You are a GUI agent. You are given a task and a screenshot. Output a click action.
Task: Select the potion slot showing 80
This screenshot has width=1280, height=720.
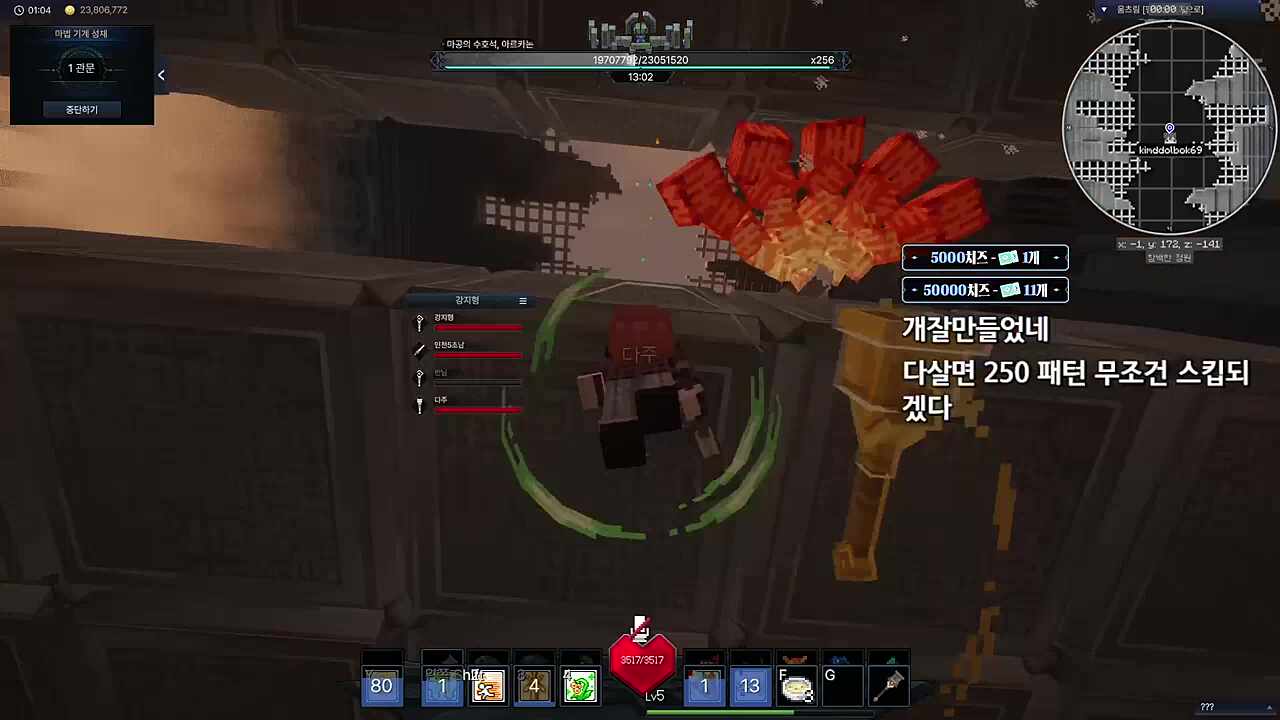coord(381,686)
